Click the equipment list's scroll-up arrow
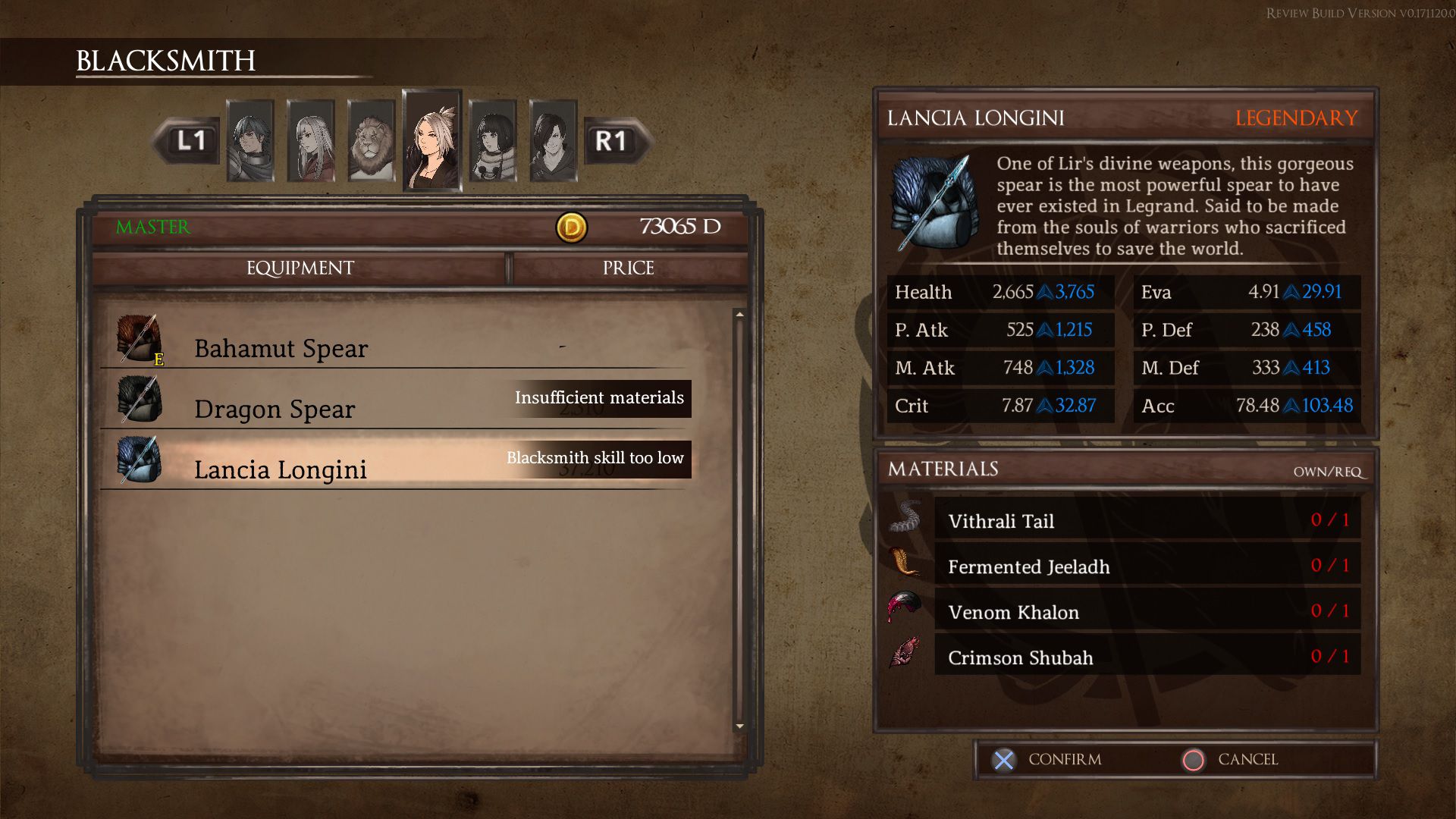 click(x=739, y=315)
